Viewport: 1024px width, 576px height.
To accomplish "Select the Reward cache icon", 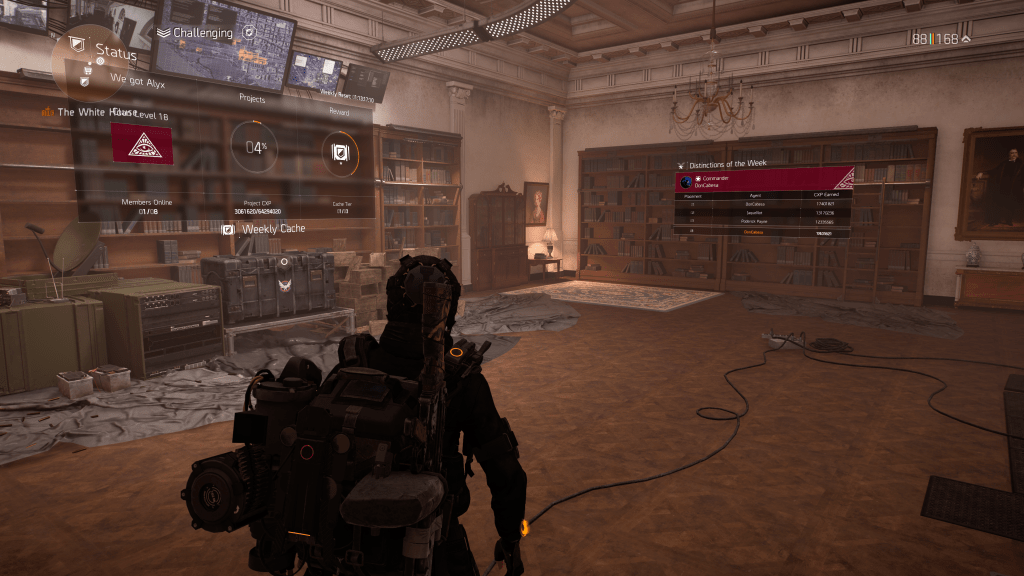I will 339,152.
